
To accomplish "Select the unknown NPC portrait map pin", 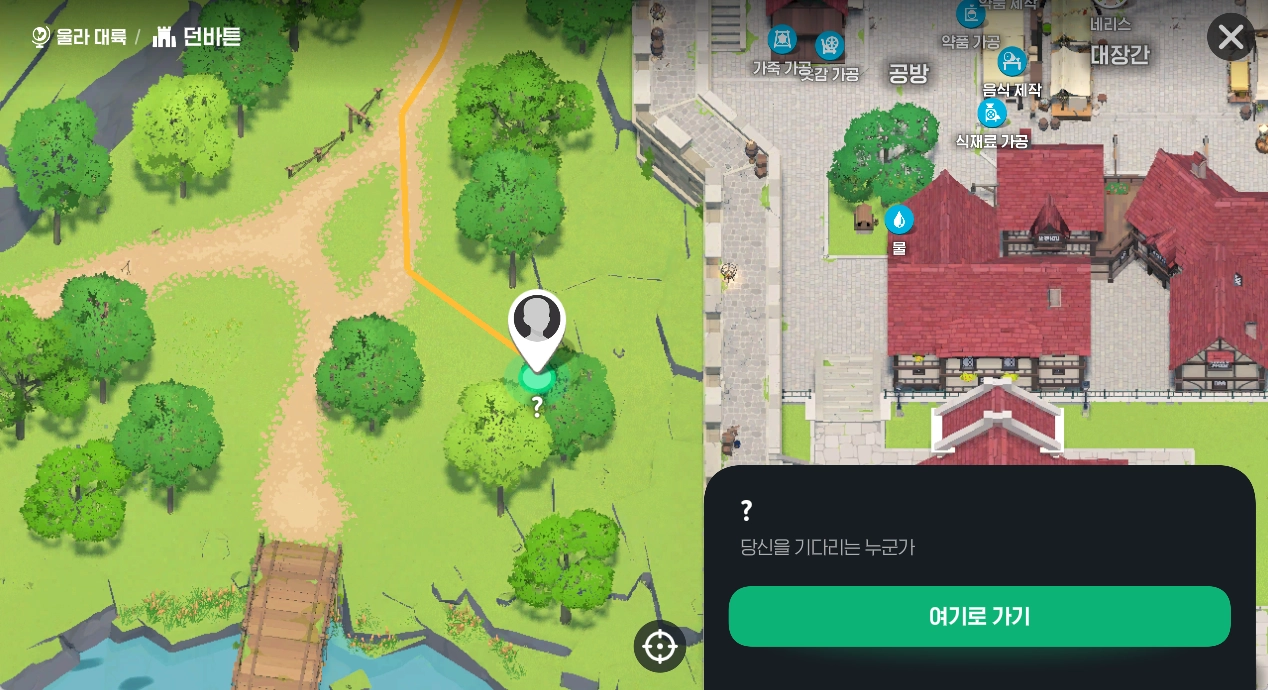I will click(x=537, y=323).
